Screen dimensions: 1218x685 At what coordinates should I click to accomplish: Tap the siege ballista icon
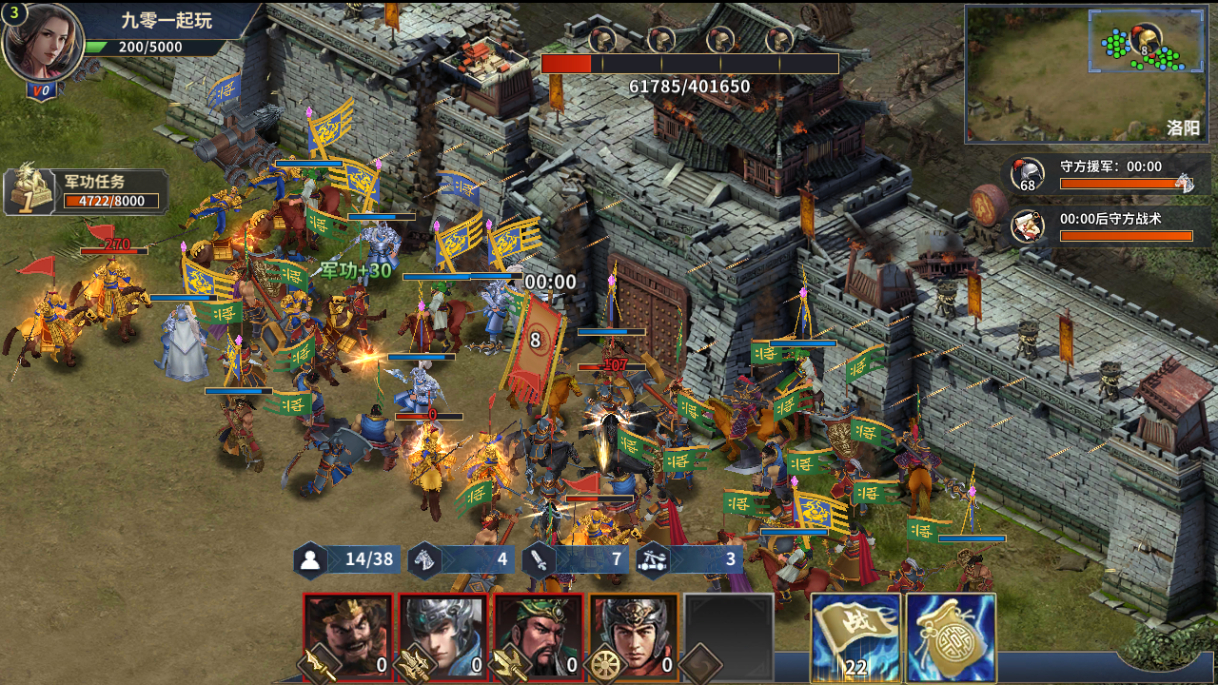click(652, 559)
